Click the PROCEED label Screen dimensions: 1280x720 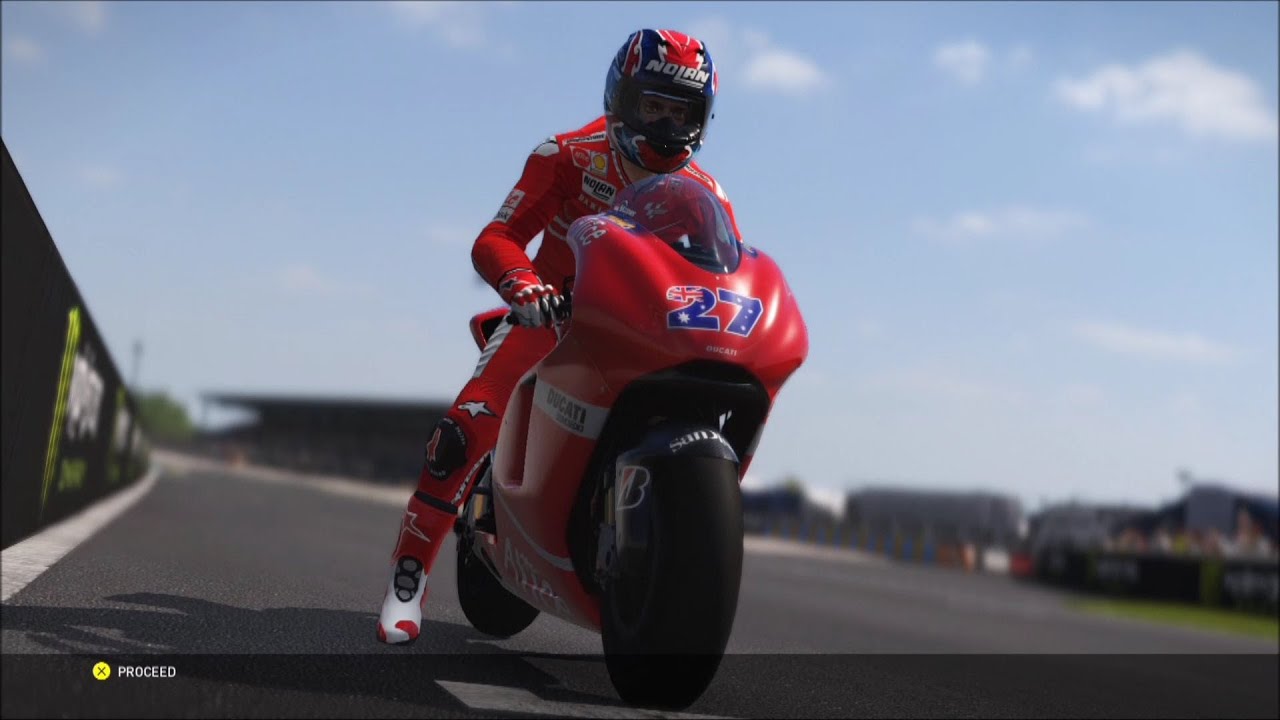pos(147,673)
